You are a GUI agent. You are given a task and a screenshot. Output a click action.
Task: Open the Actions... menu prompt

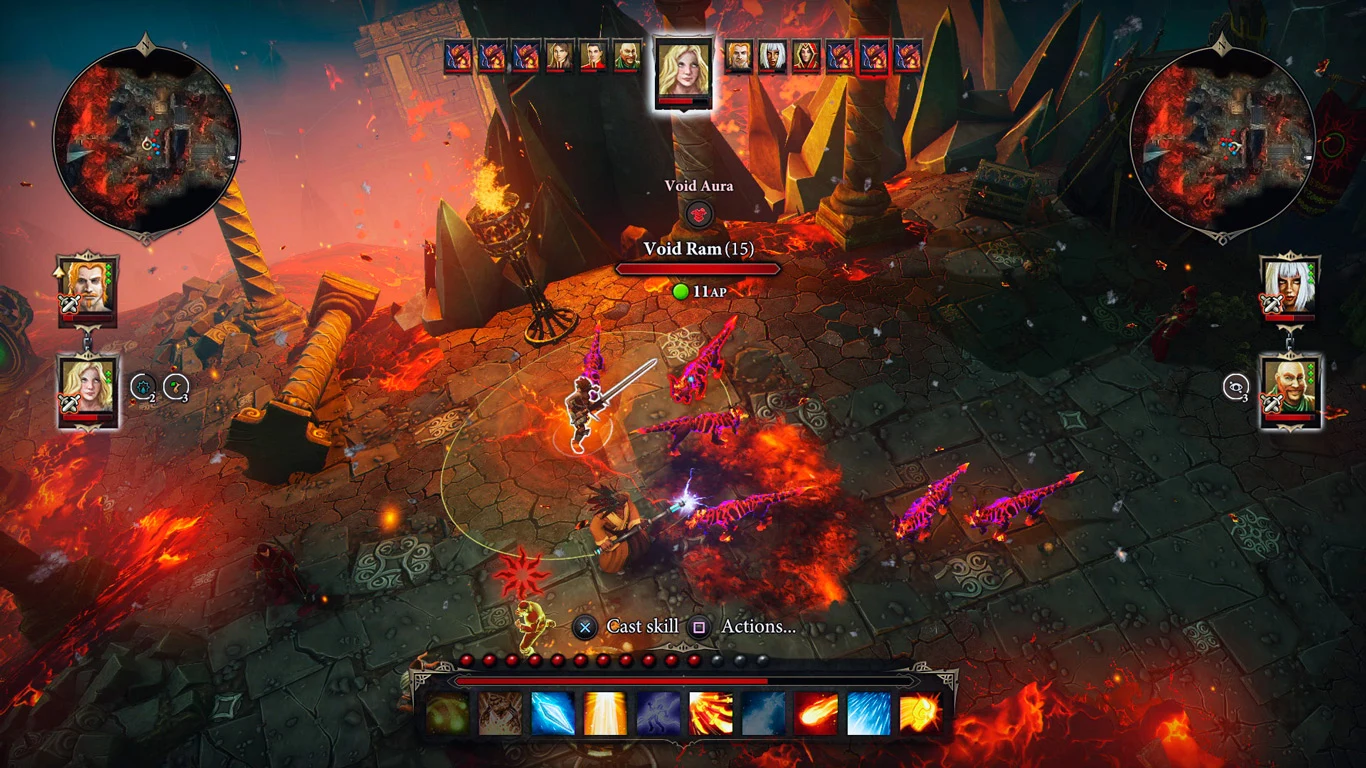point(757,626)
